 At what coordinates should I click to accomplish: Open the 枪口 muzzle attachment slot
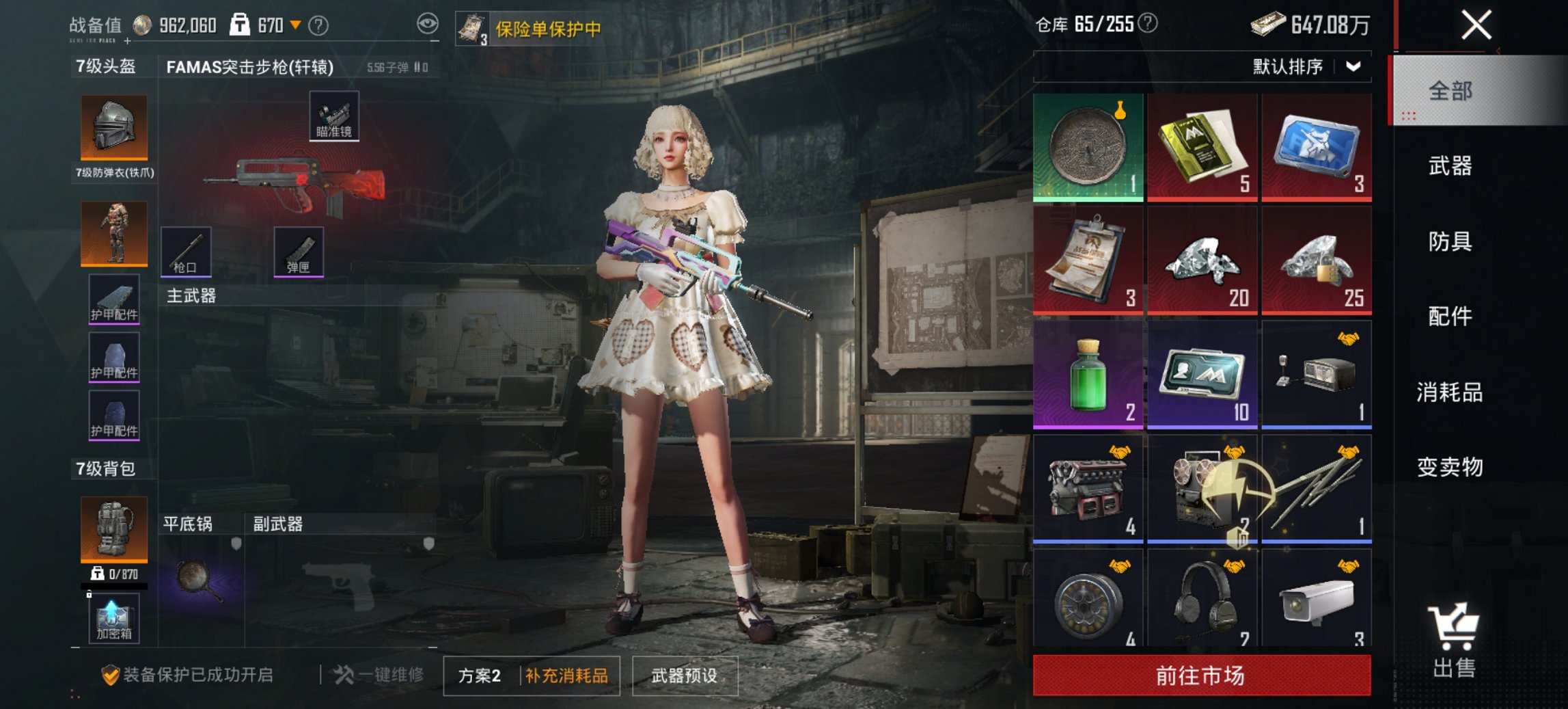click(186, 252)
